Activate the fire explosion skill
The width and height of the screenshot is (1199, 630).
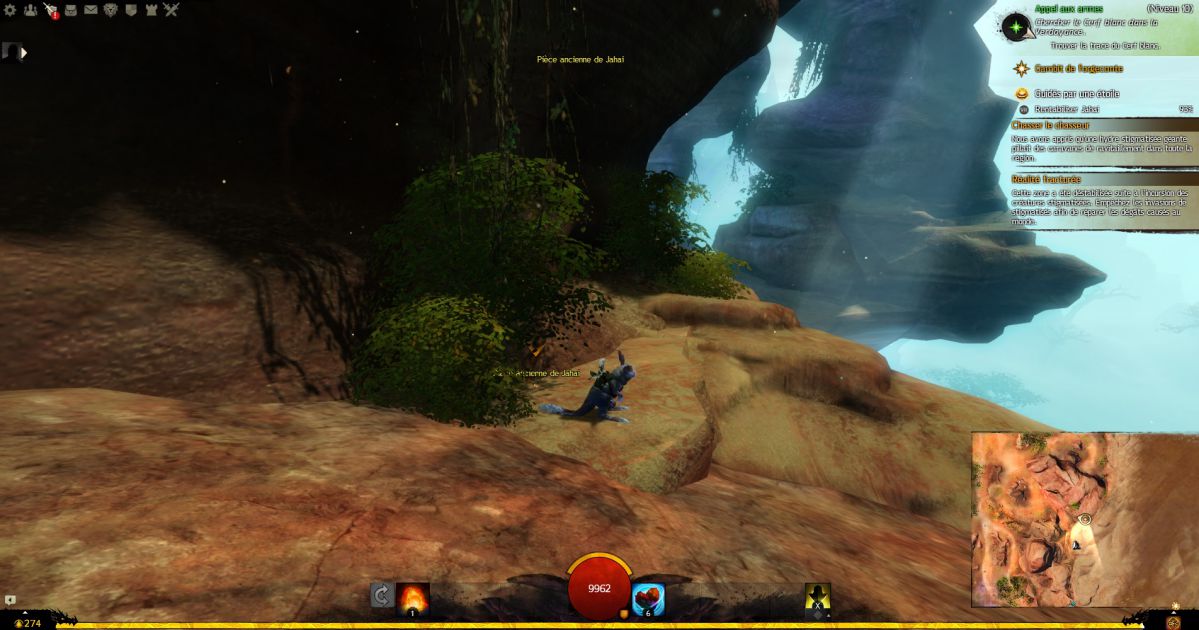click(413, 597)
